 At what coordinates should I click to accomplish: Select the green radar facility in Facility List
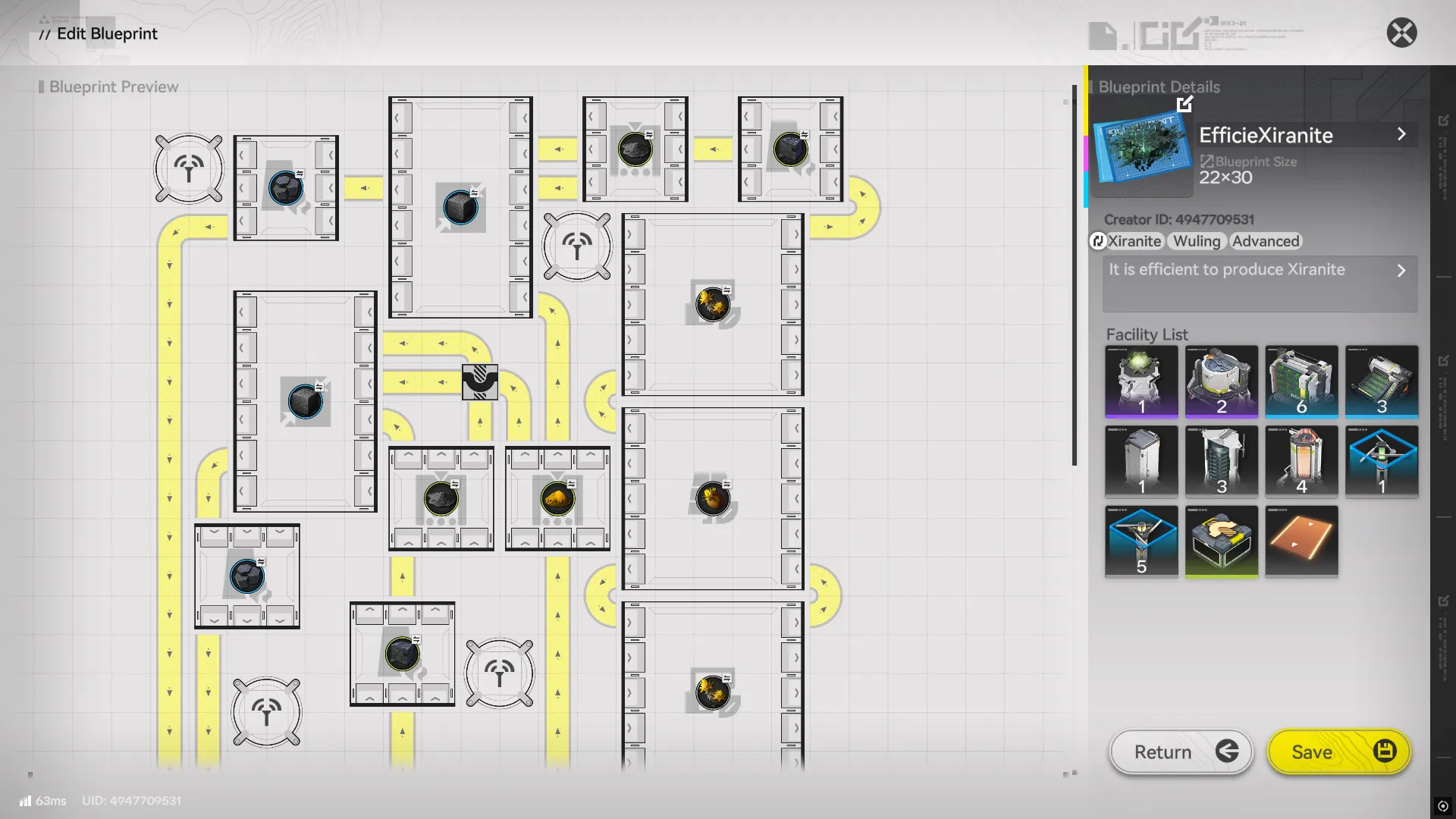click(1141, 381)
